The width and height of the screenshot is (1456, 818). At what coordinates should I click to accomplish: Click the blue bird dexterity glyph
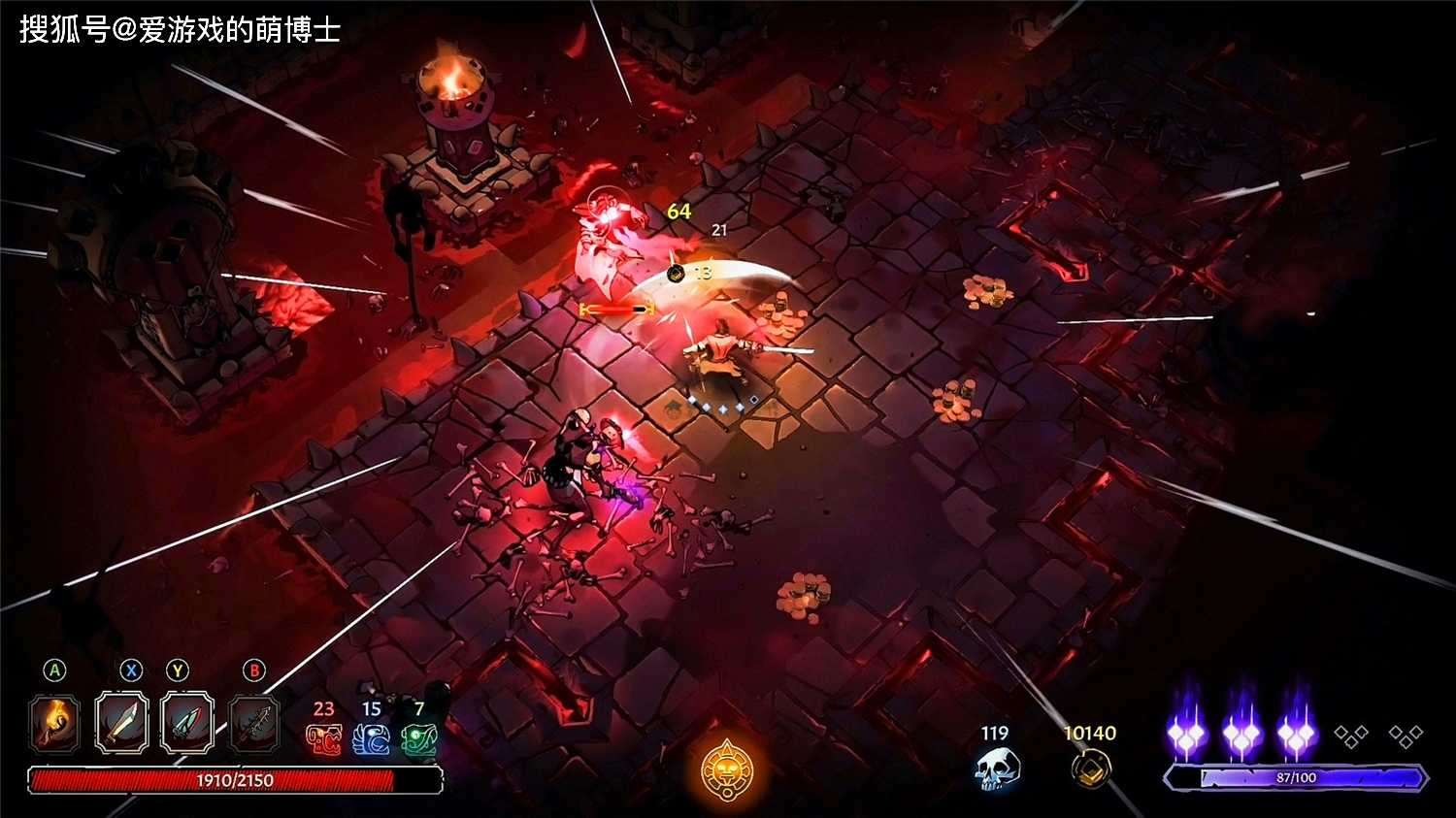click(x=371, y=740)
